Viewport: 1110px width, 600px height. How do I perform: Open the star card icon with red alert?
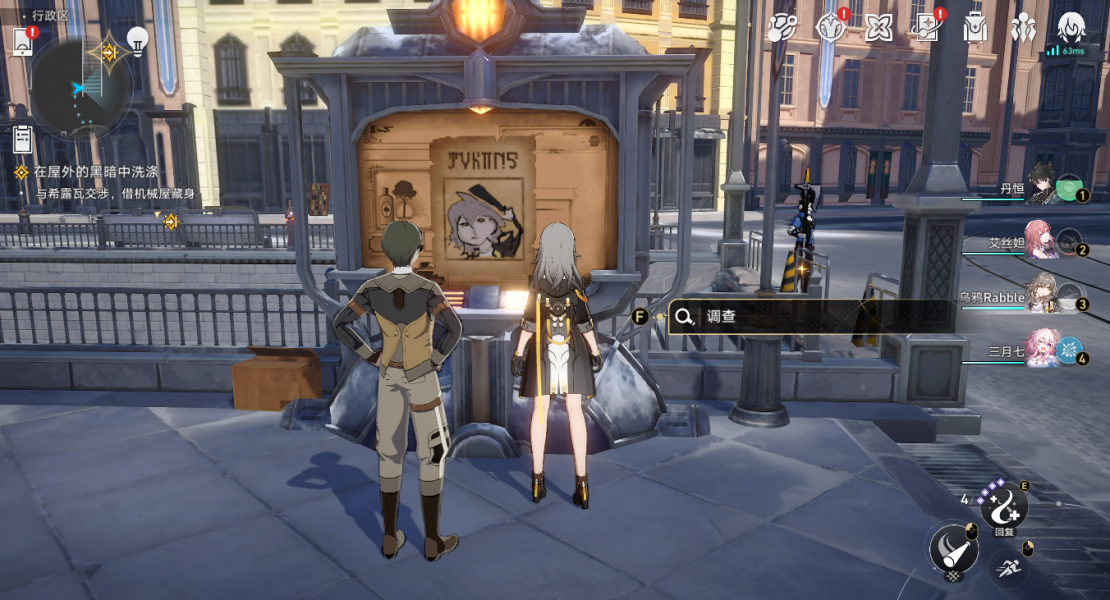click(x=927, y=28)
